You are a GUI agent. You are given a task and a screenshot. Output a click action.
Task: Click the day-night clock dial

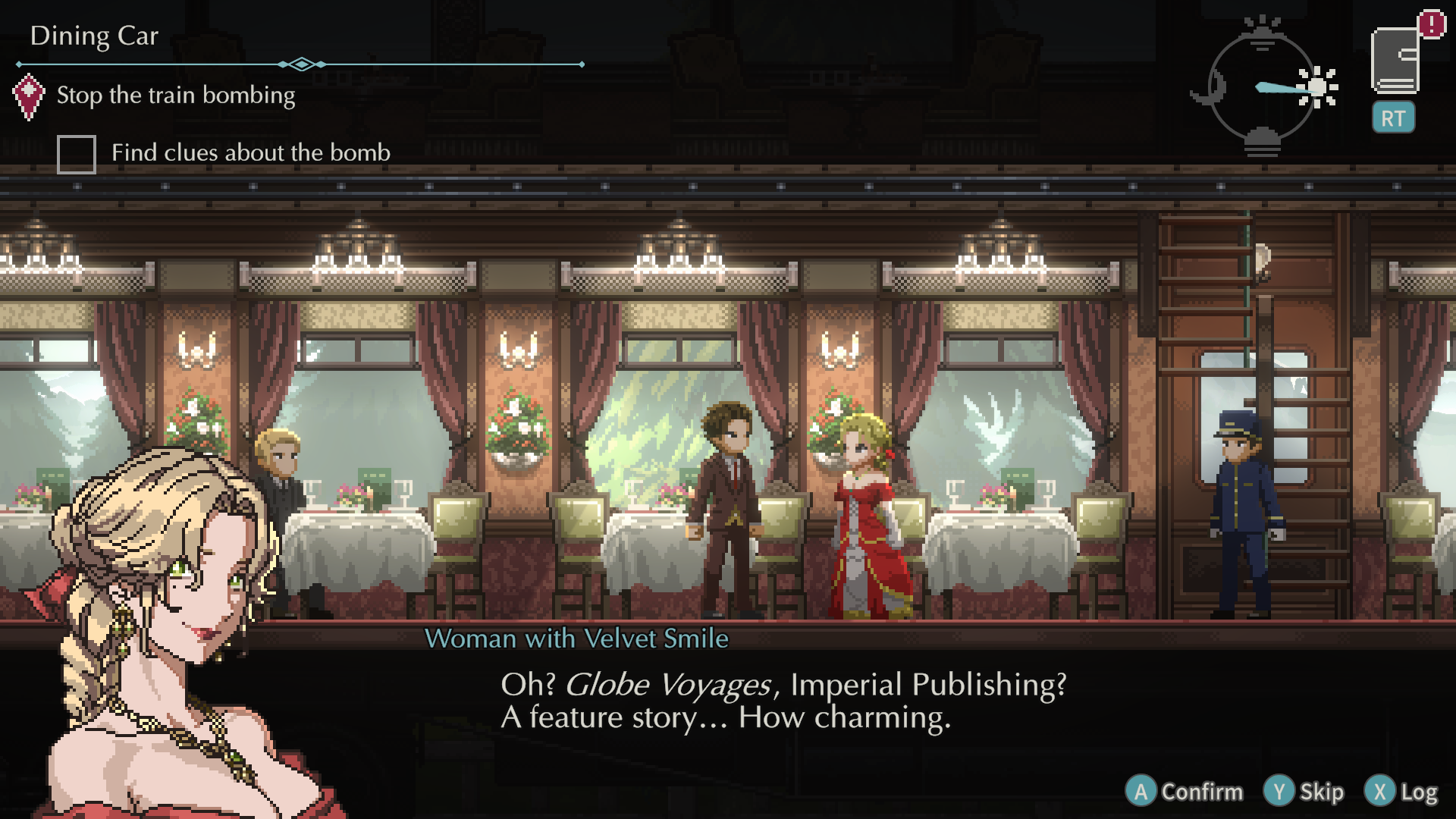[1262, 87]
